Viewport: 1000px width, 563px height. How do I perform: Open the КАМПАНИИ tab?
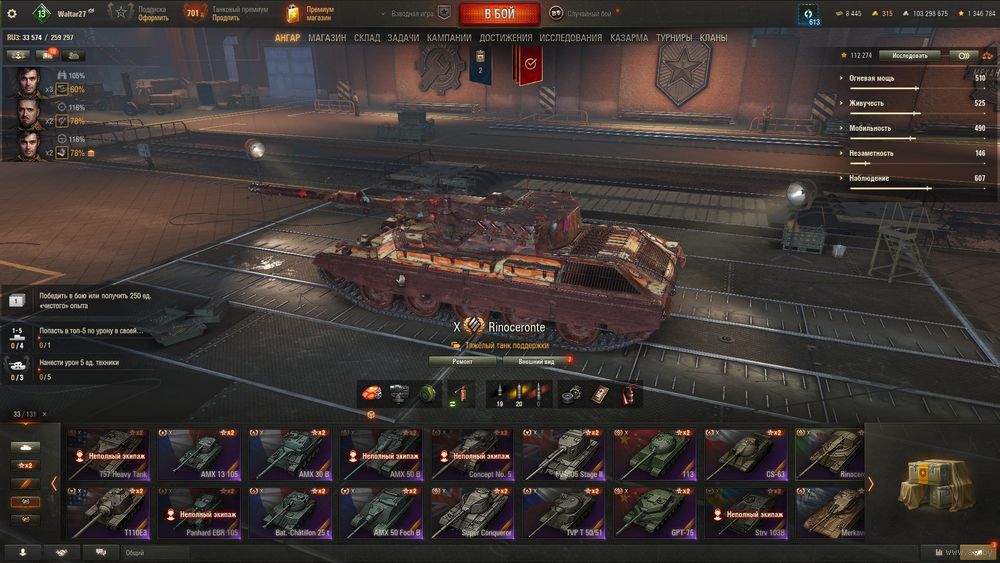pyautogui.click(x=449, y=38)
